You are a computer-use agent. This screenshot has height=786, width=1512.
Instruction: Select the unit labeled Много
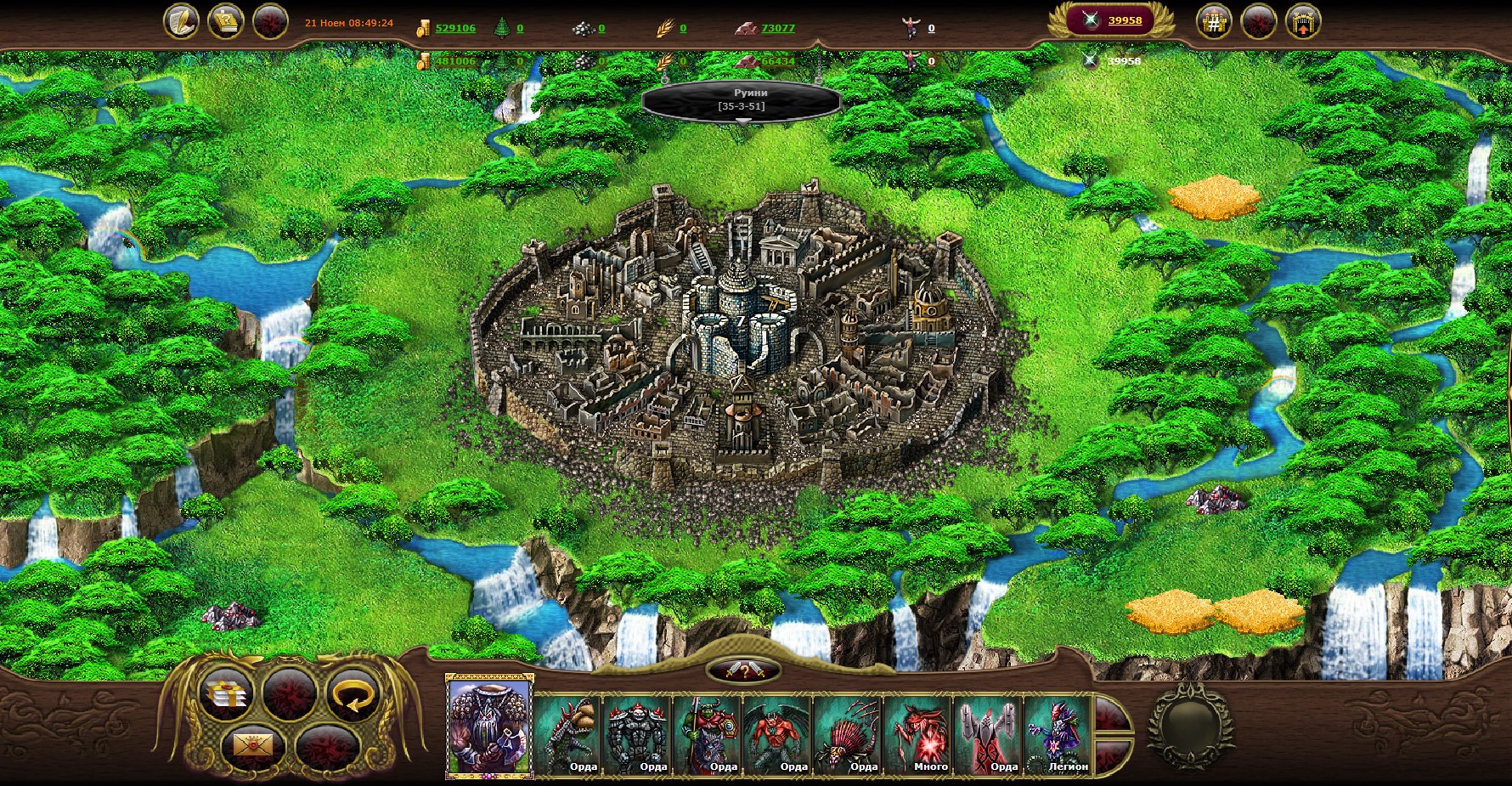918,734
